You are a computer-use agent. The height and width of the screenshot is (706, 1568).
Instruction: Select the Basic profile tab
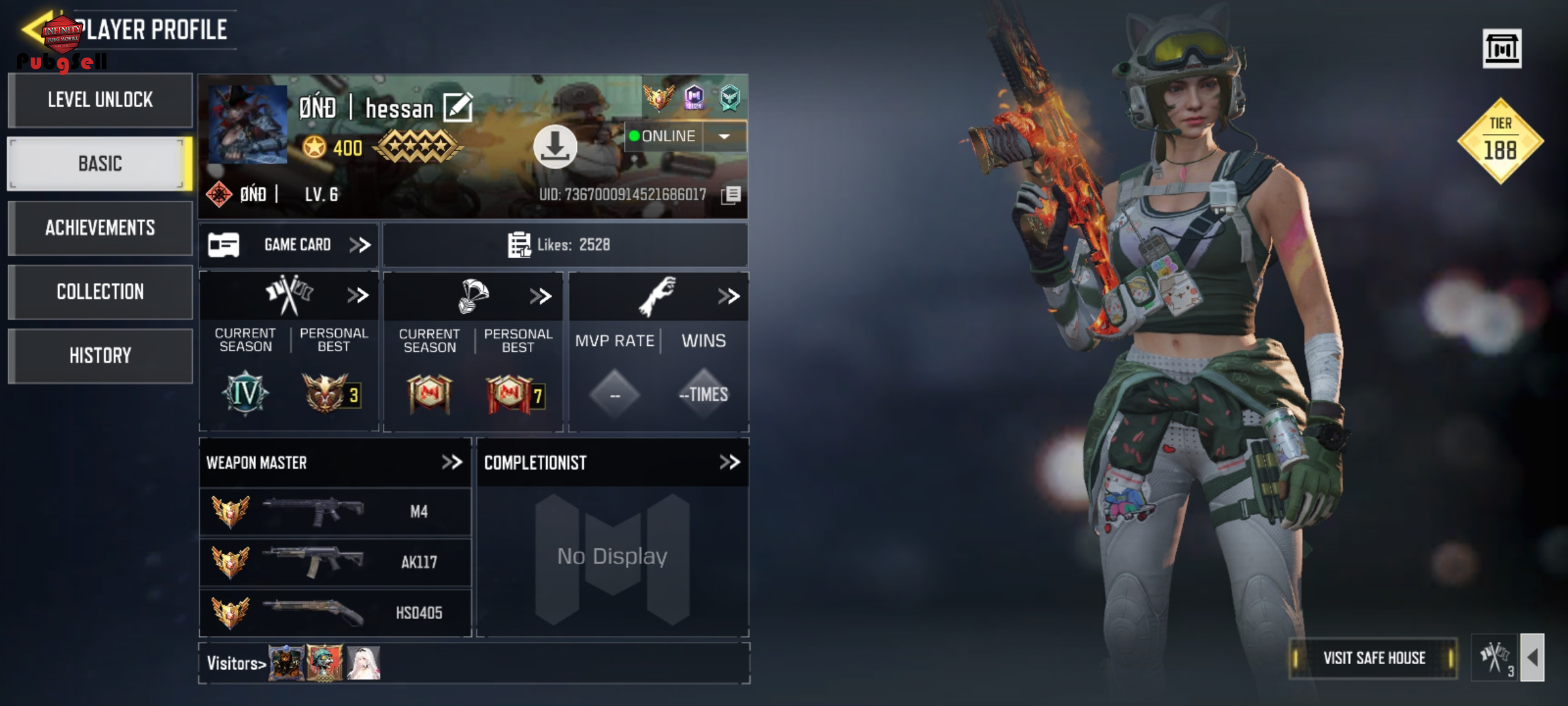(x=101, y=164)
